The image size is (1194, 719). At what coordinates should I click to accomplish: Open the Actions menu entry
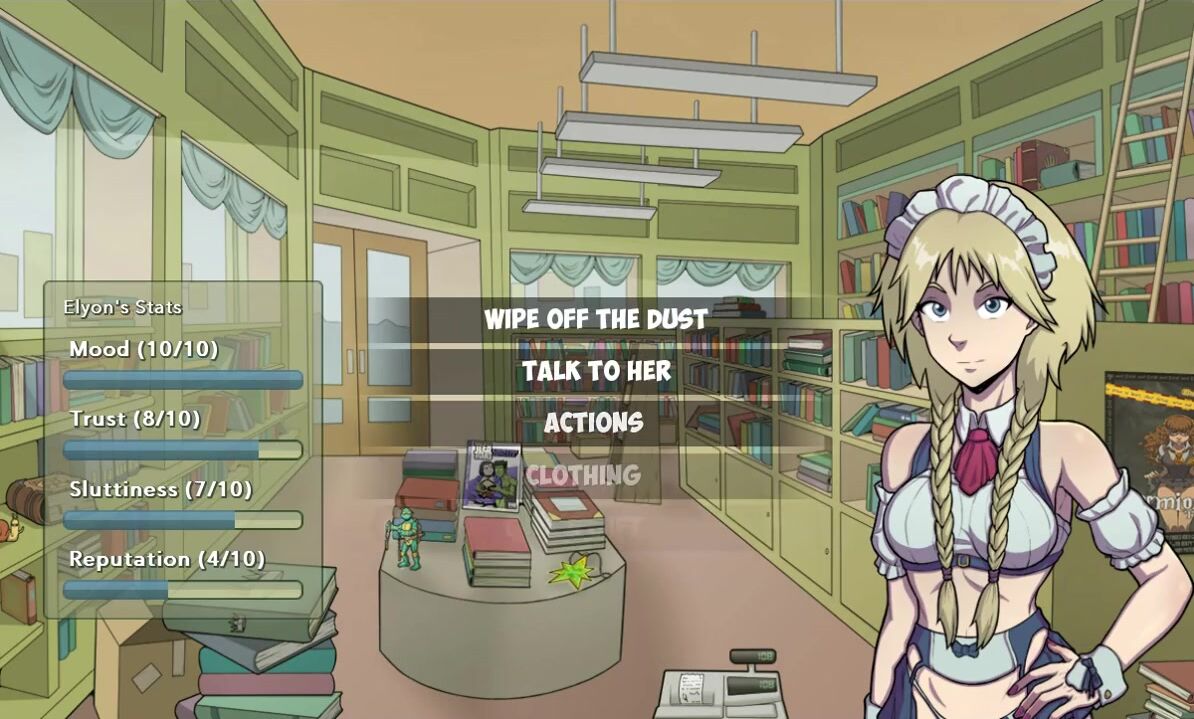point(593,424)
